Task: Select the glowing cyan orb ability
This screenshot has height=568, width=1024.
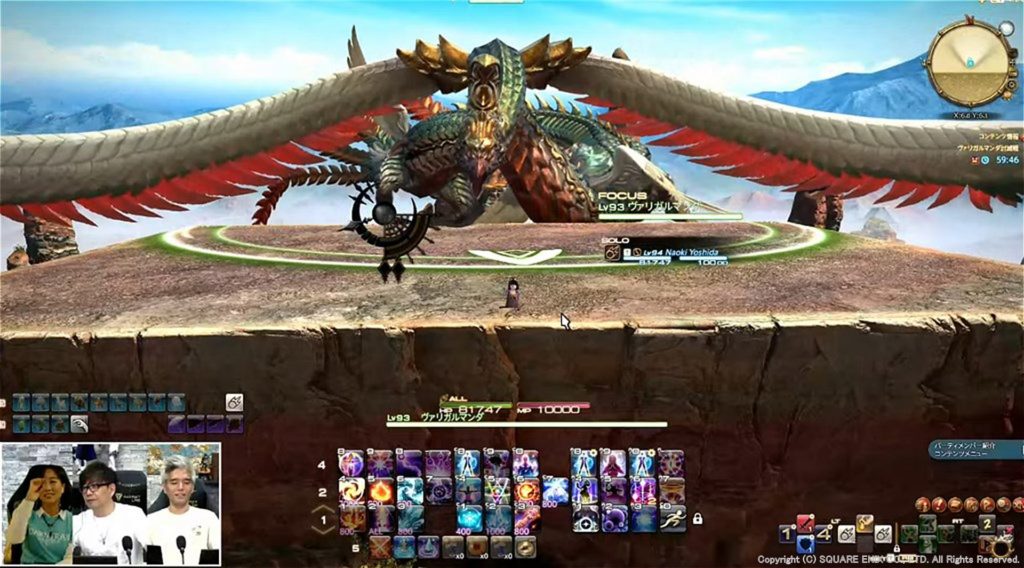Action: 469,517
